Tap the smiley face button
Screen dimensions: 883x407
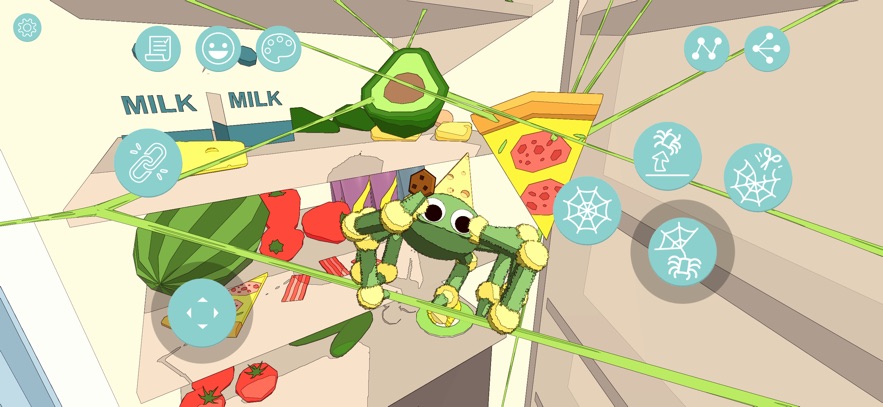pos(218,48)
